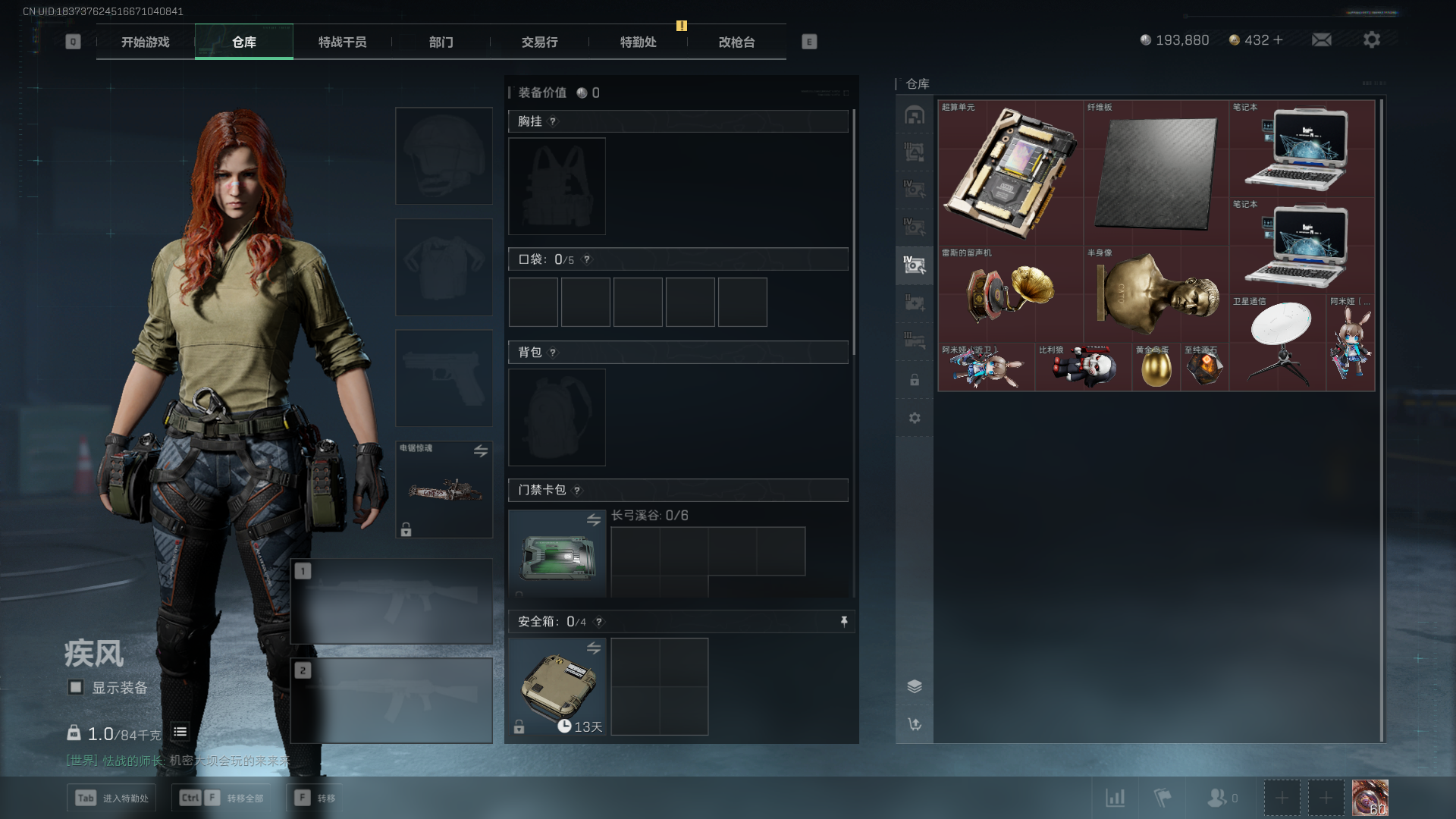Toggle the 显示装备 checkbox
This screenshot has width=1456, height=819.
tap(76, 687)
